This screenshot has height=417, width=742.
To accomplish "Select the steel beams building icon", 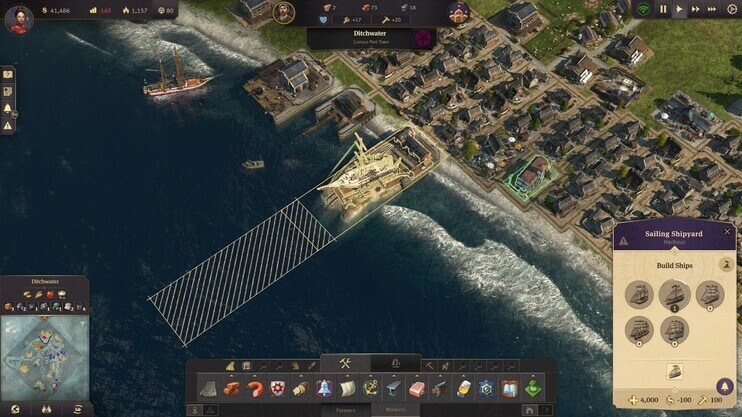I will click(393, 388).
